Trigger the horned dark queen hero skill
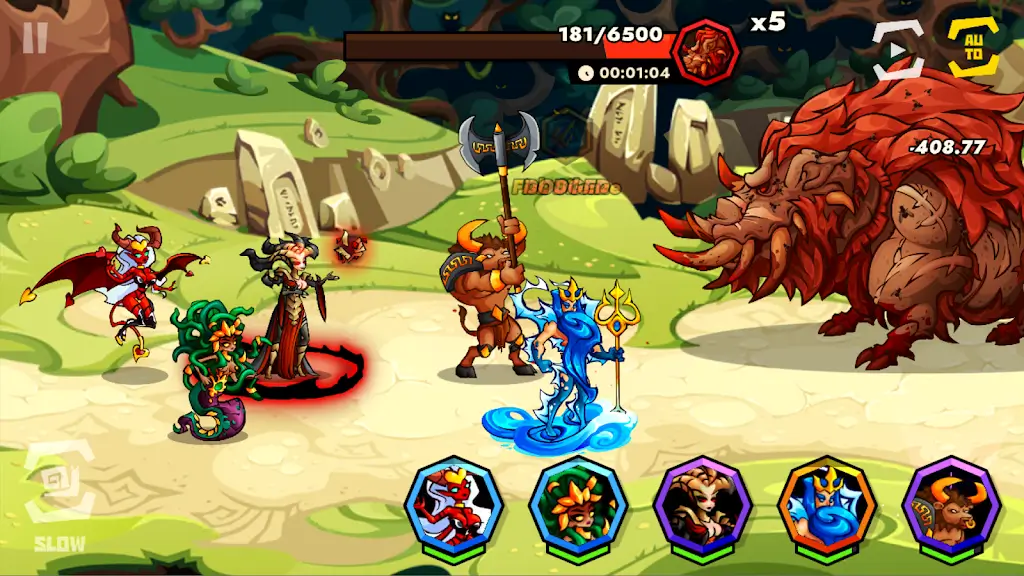The width and height of the screenshot is (1024, 576). pos(702,505)
